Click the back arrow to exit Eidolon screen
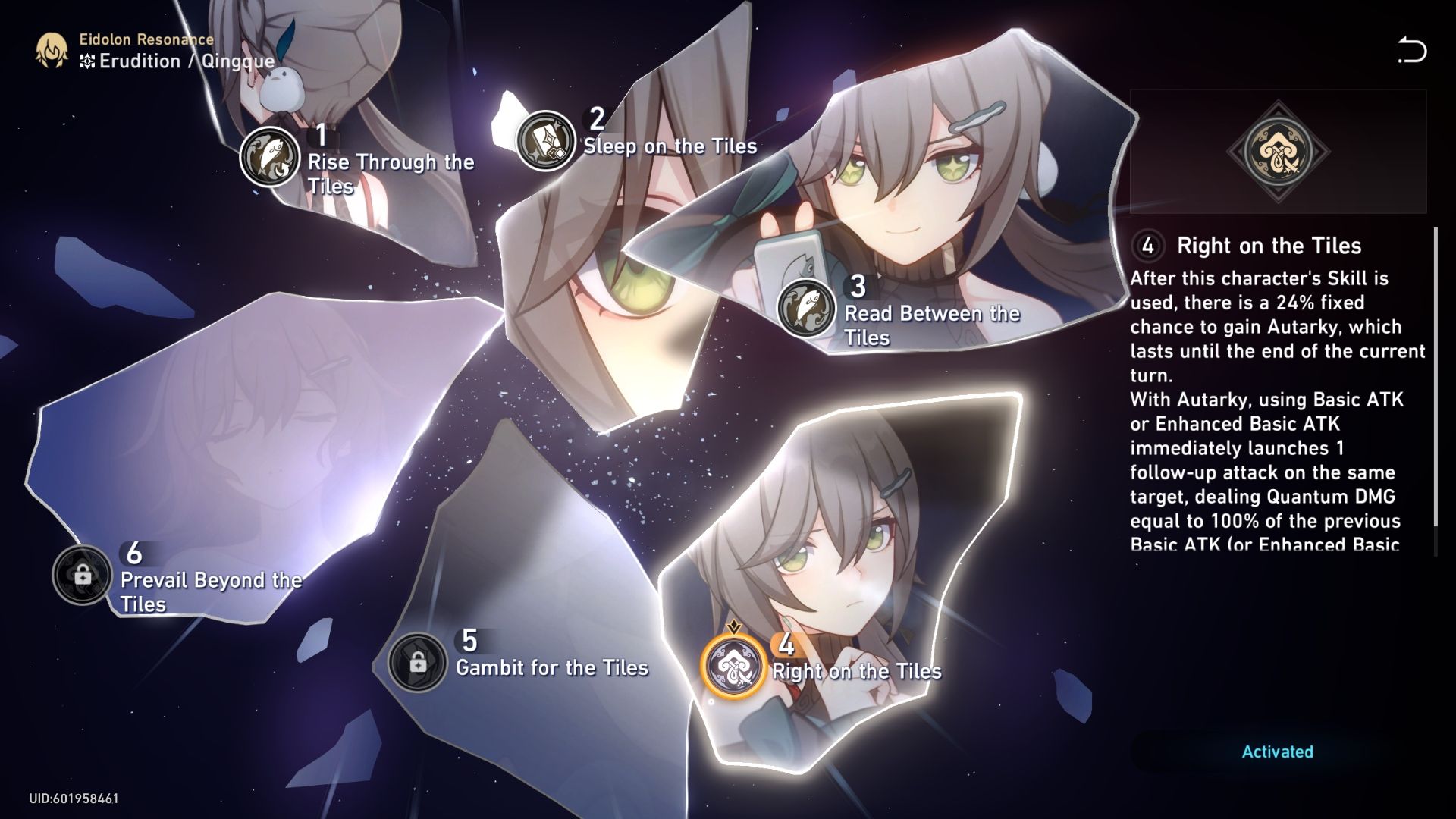This screenshot has width=1456, height=819. 1412,50
